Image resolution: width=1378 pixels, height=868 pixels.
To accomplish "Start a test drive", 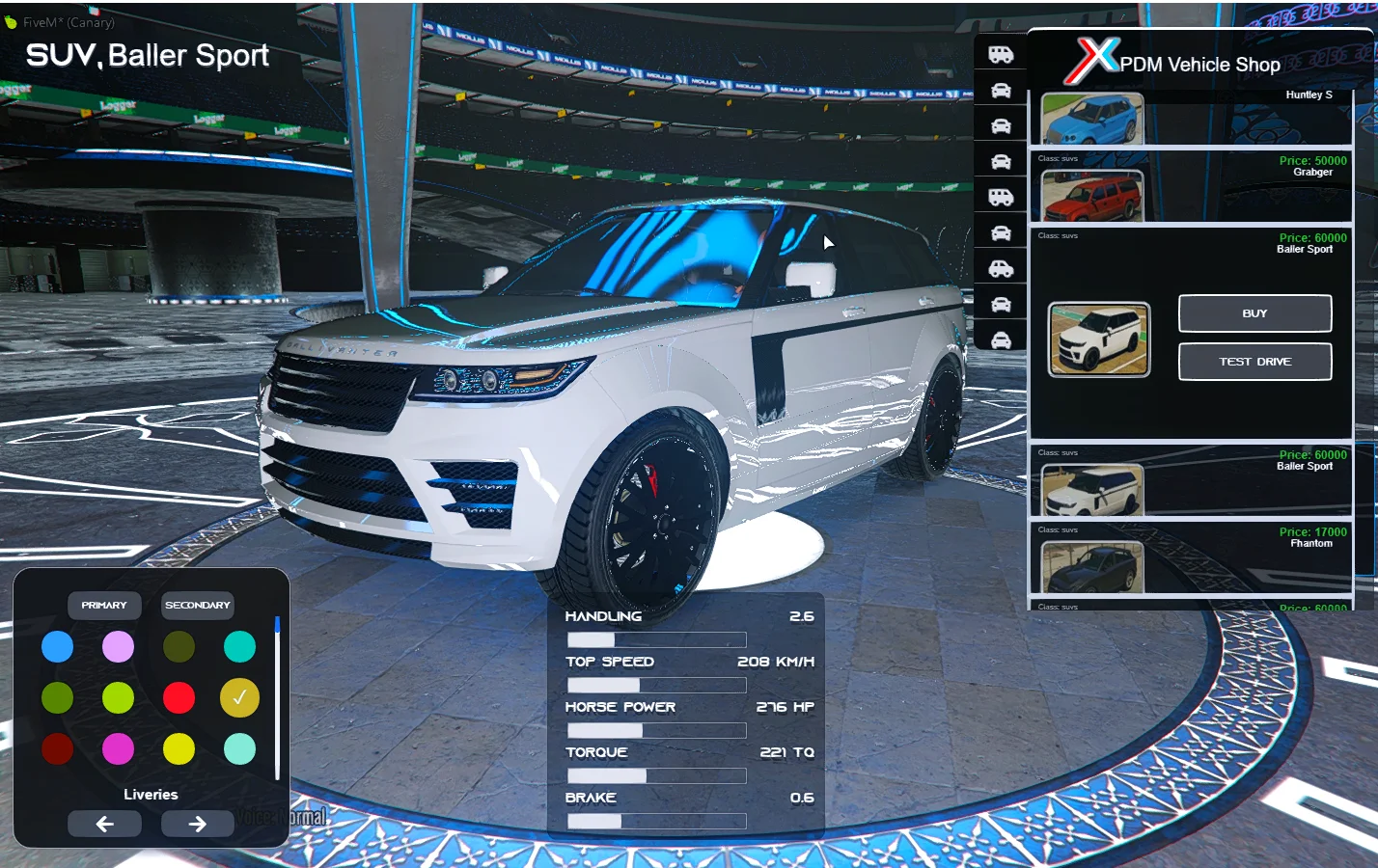I will (x=1254, y=362).
